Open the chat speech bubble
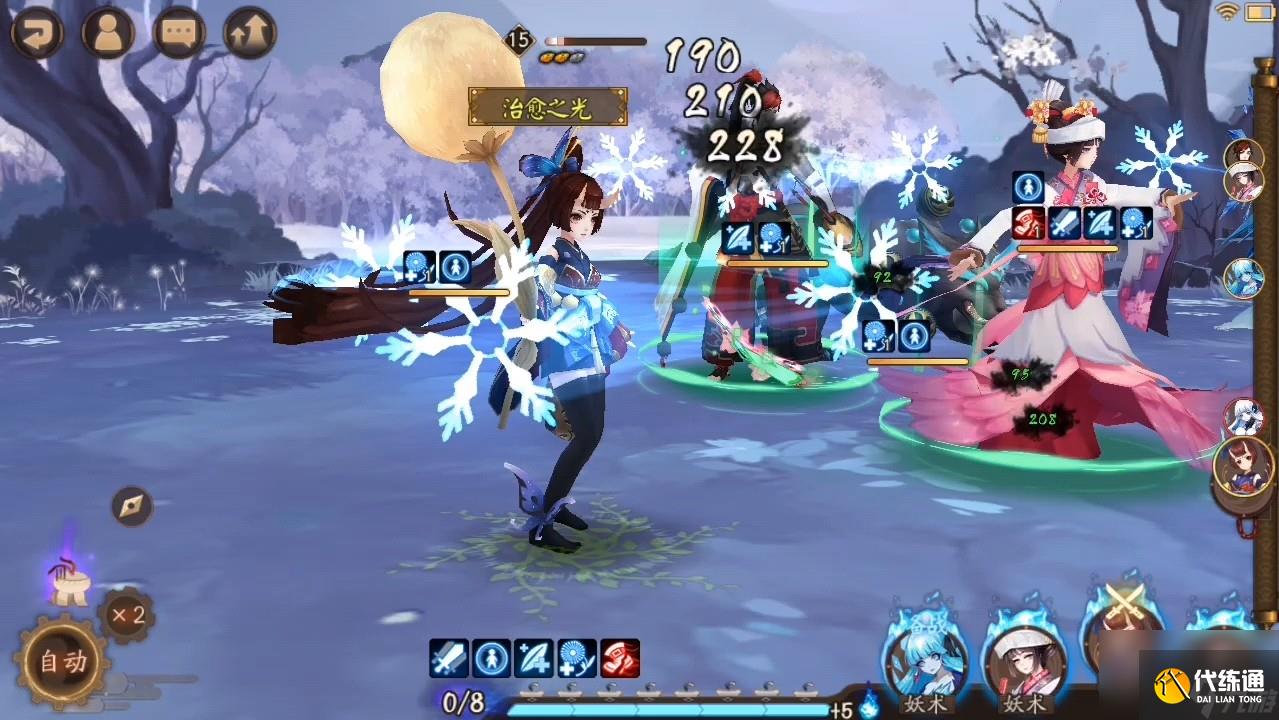This screenshot has width=1279, height=720. (180, 33)
